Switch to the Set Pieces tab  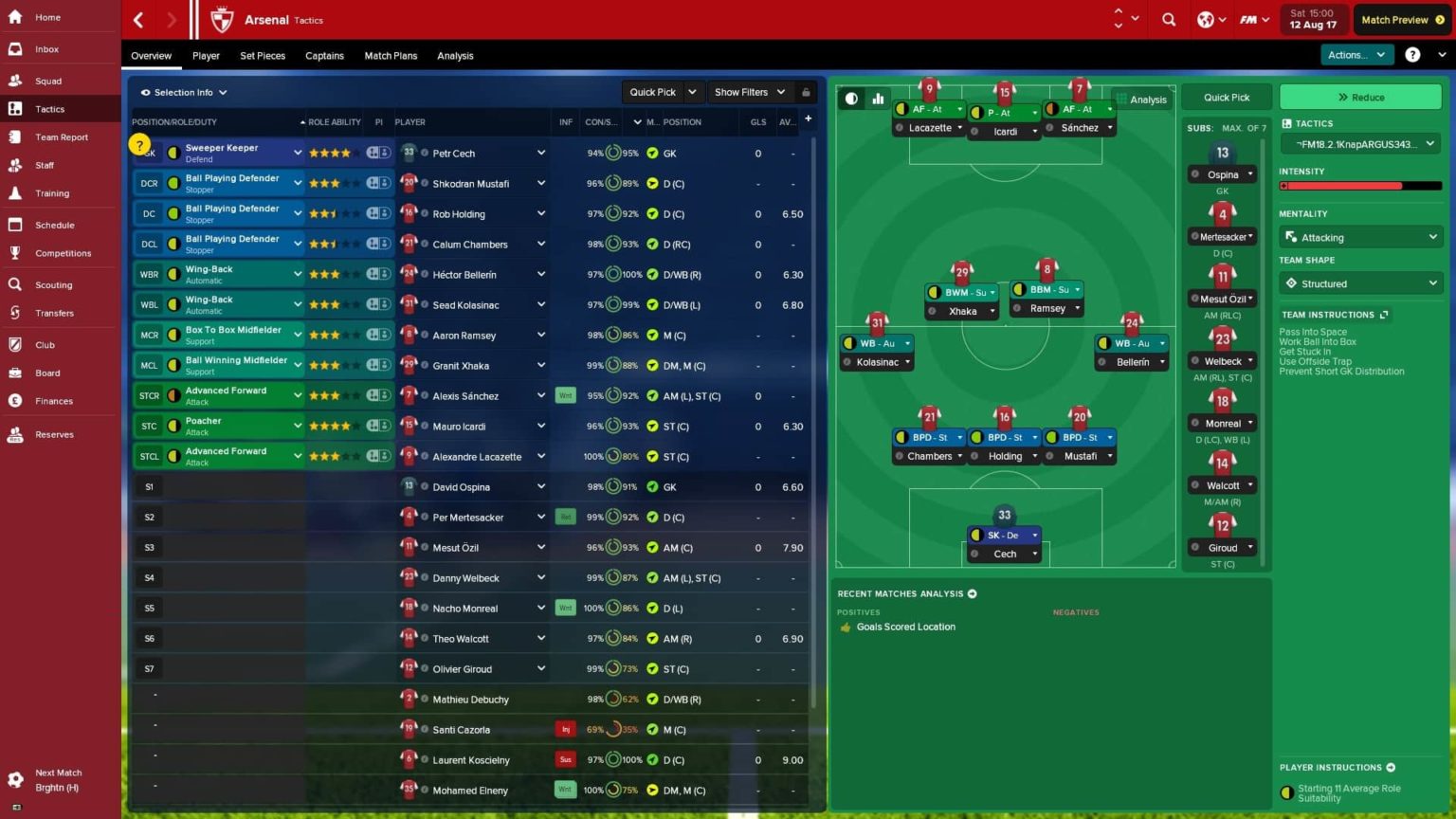[262, 55]
